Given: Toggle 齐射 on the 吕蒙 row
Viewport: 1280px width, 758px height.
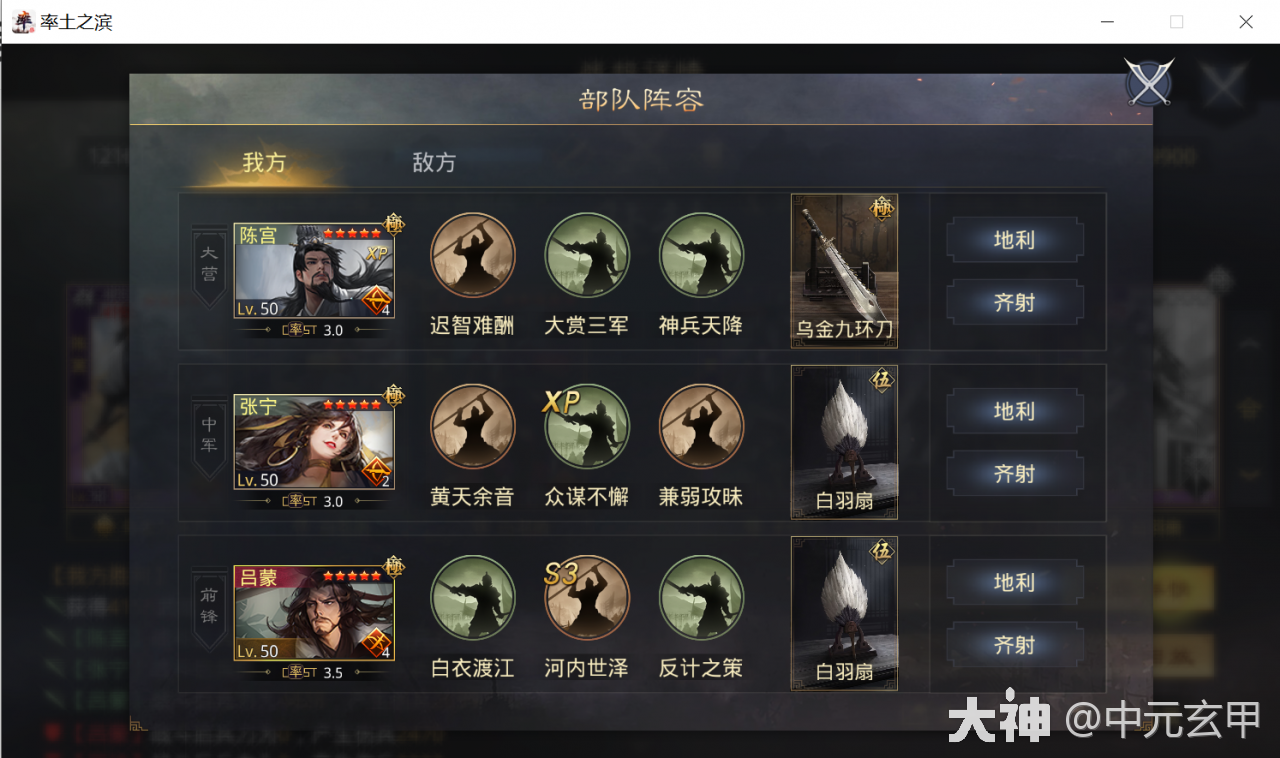Looking at the screenshot, I should [x=1015, y=645].
